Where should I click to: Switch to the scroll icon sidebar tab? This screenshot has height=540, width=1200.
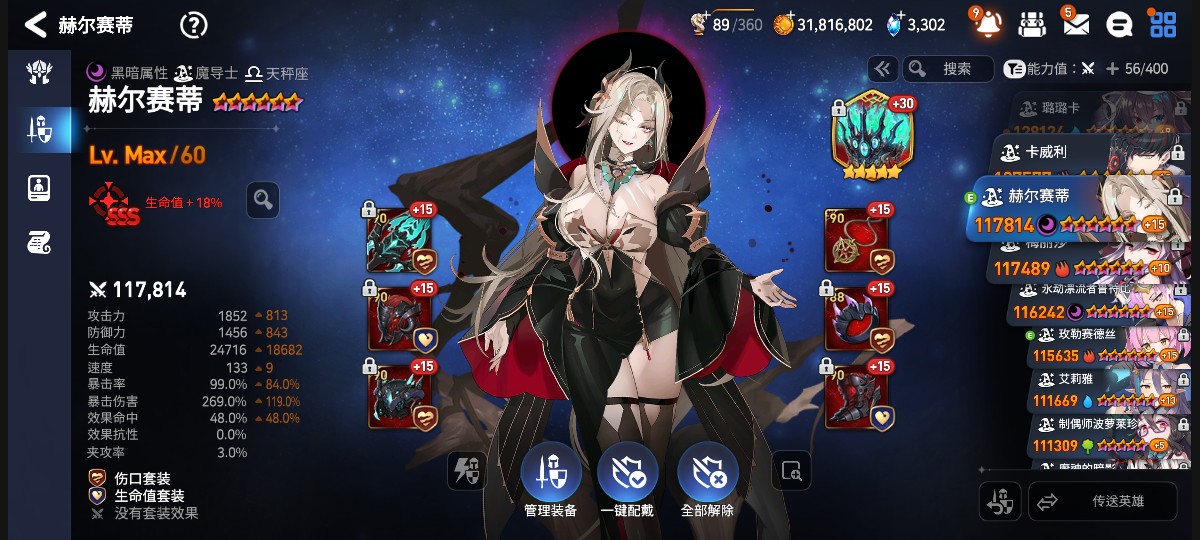pyautogui.click(x=39, y=241)
